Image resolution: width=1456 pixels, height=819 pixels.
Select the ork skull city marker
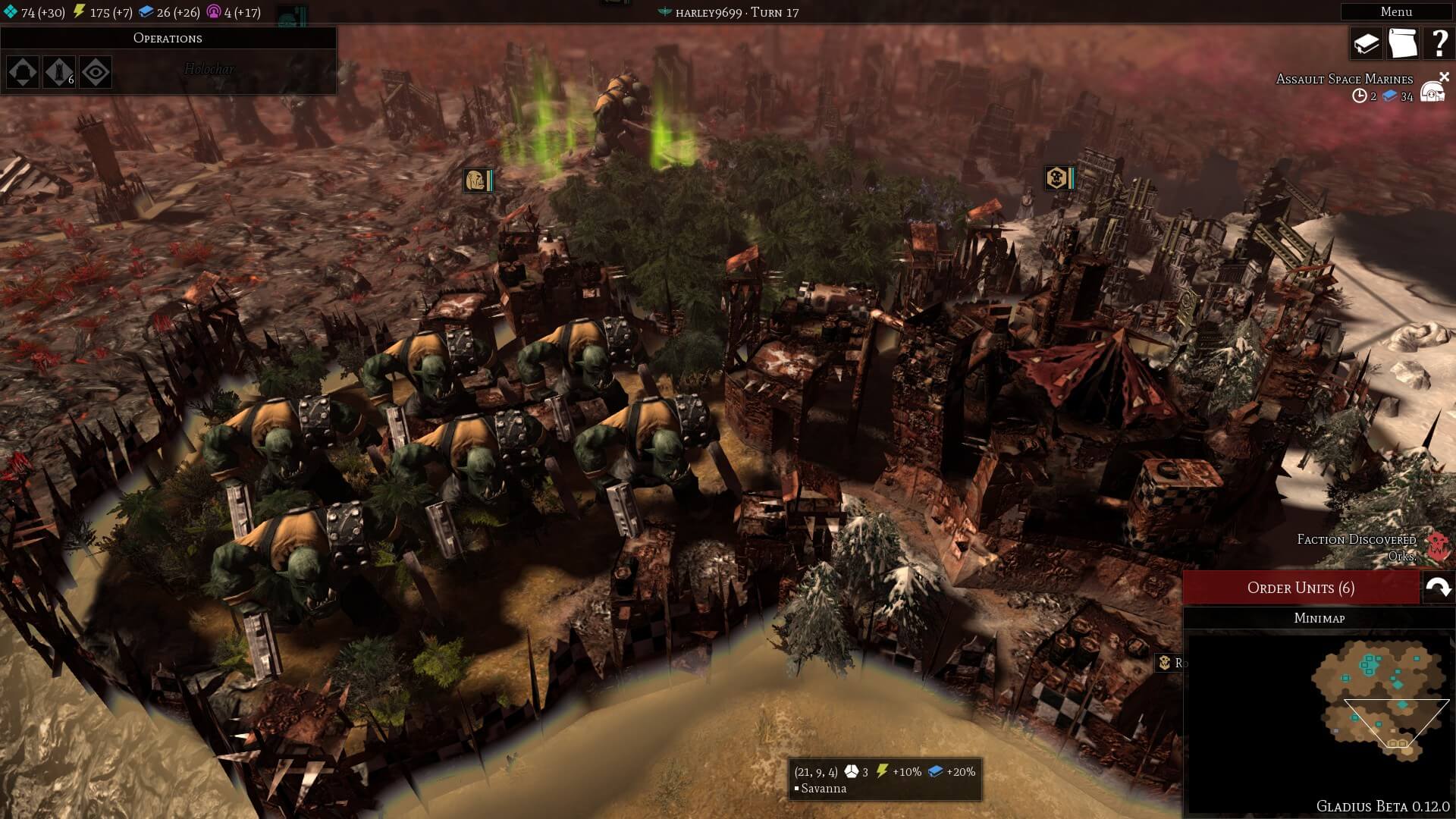(x=1059, y=178)
